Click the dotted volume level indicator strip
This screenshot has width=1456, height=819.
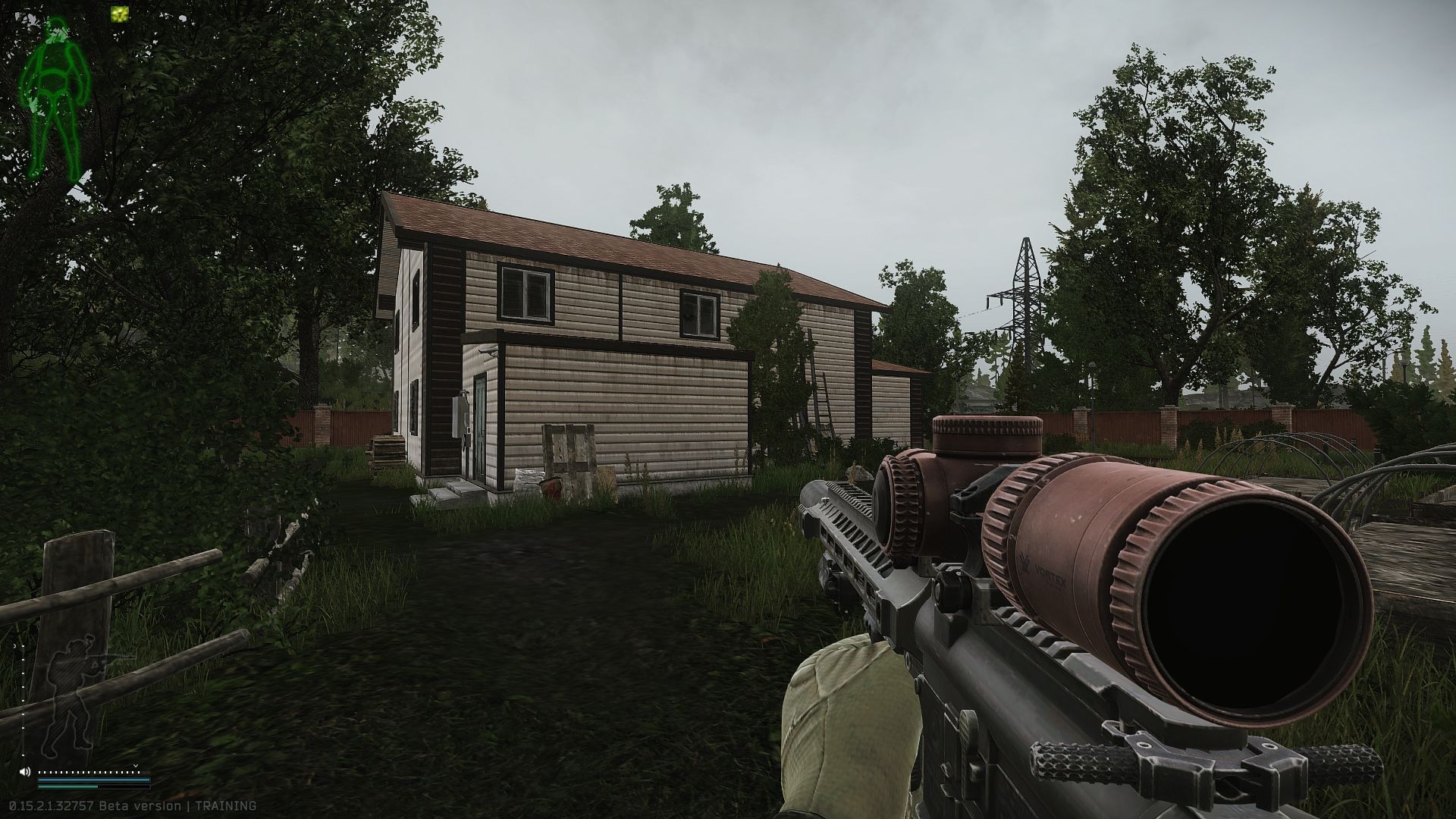[x=89, y=772]
